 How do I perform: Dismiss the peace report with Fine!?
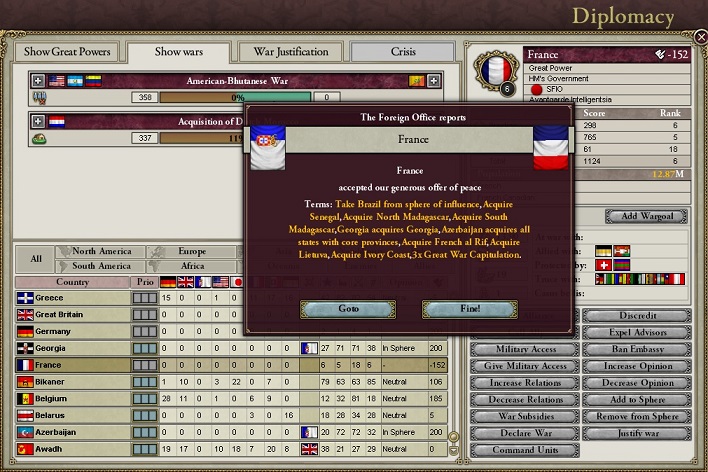coord(468,308)
